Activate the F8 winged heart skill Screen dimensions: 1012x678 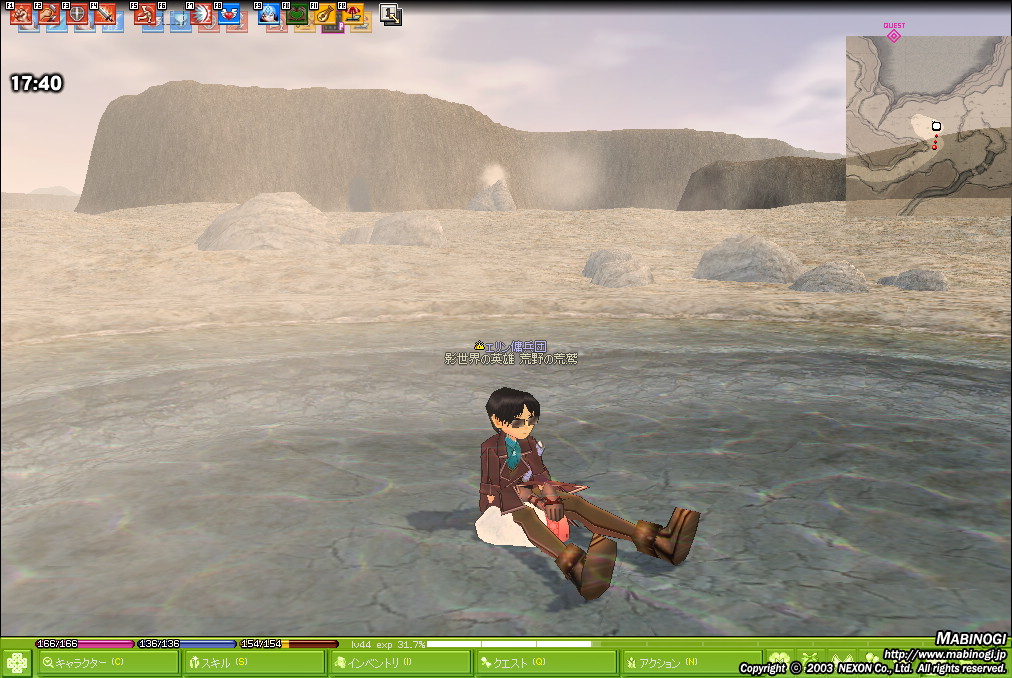(x=229, y=14)
